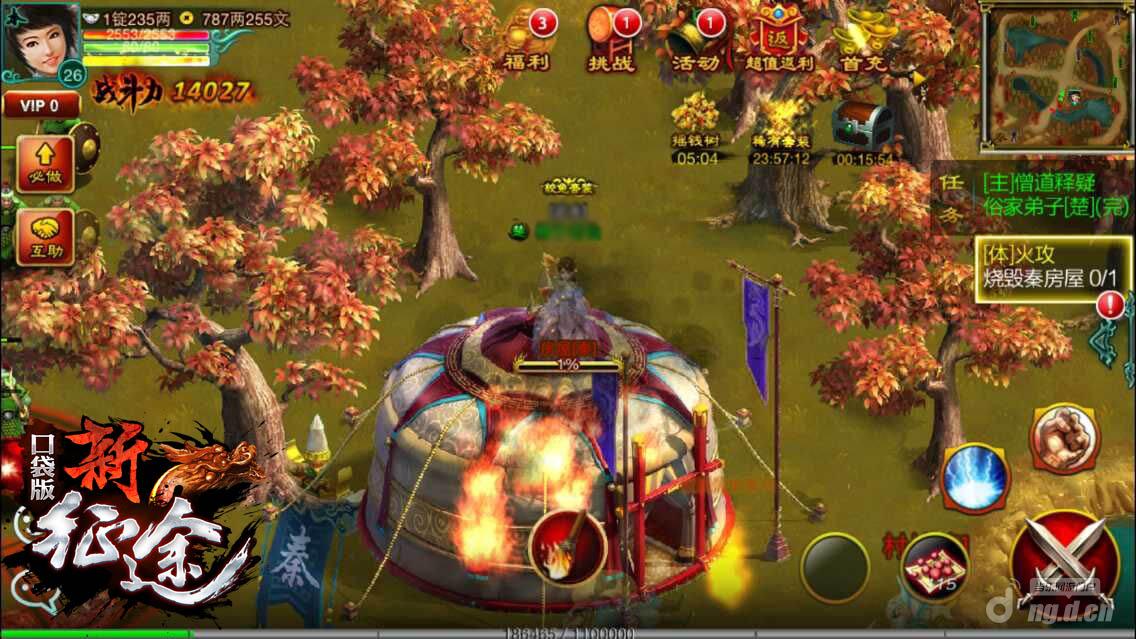Activate the fist skill button

pos(1064,437)
